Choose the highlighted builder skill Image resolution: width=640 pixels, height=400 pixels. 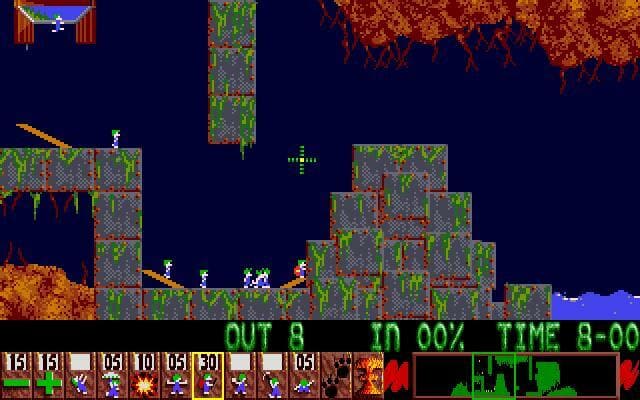(208, 375)
